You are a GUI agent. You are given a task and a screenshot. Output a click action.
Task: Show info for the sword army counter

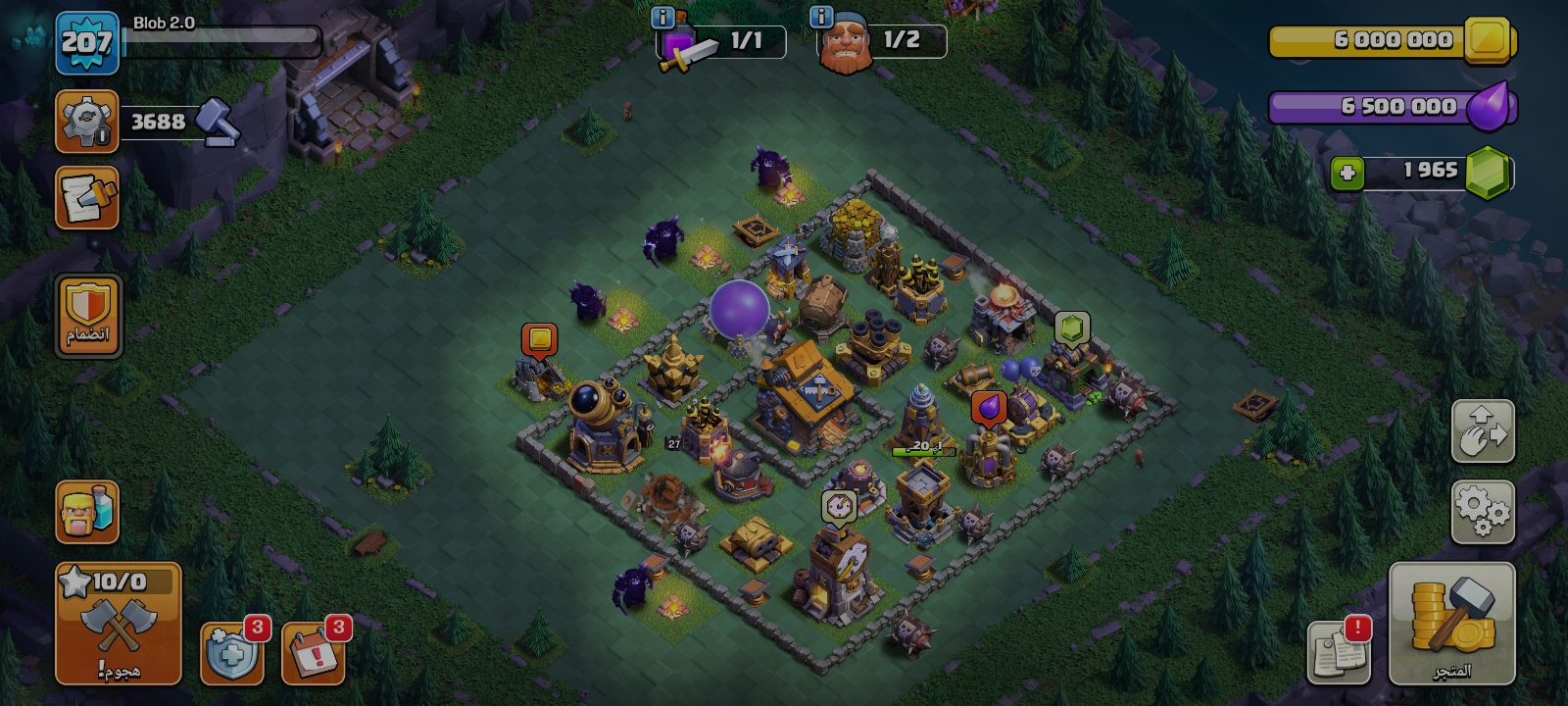[662, 18]
